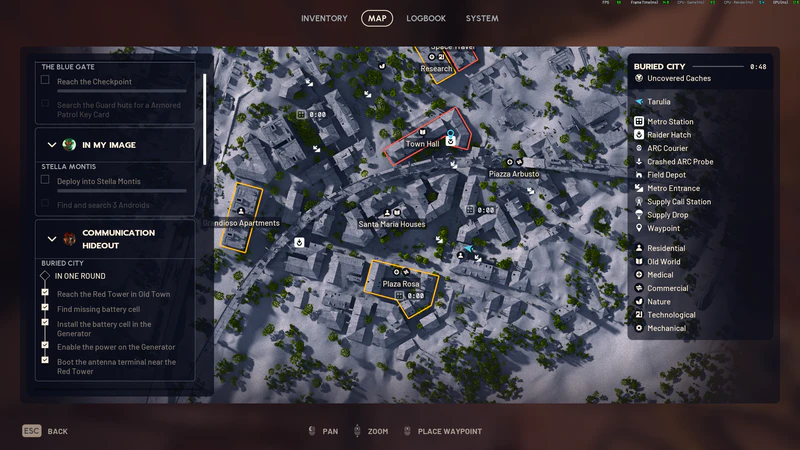Image resolution: width=800 pixels, height=450 pixels.
Task: Open the Logbook tab
Action: 426,18
